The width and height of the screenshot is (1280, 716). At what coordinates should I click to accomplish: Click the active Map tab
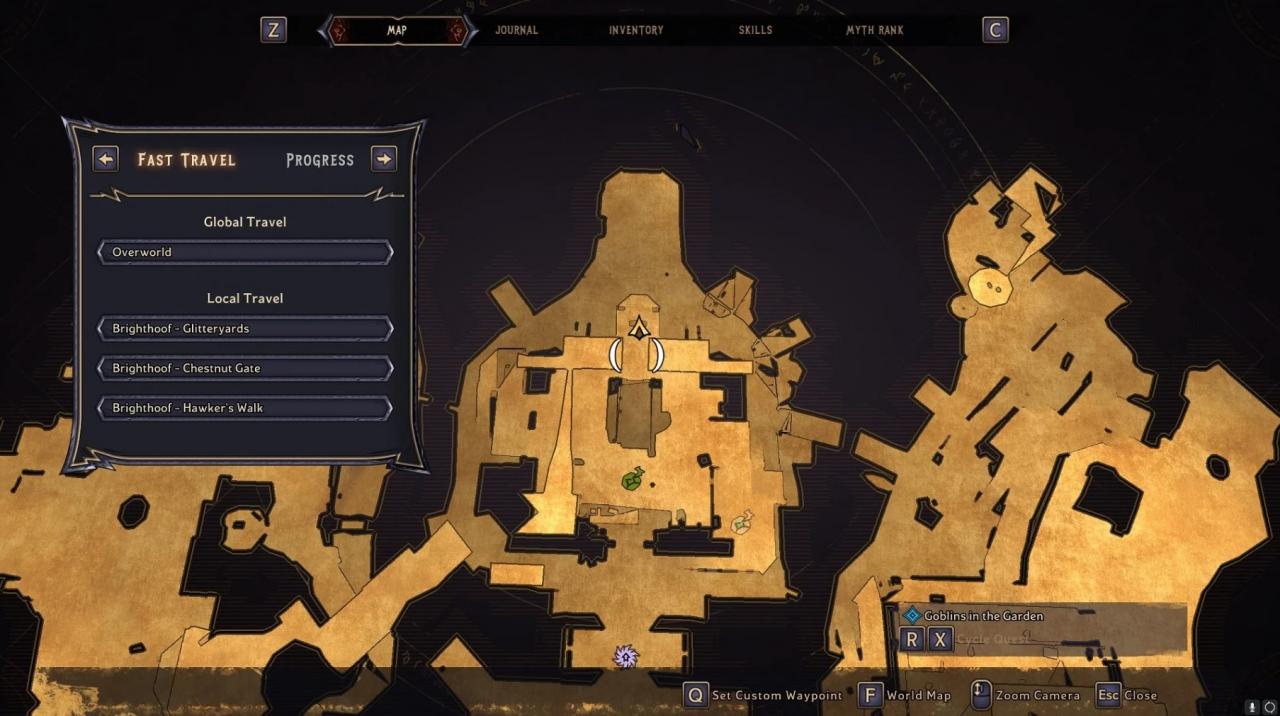pyautogui.click(x=397, y=30)
